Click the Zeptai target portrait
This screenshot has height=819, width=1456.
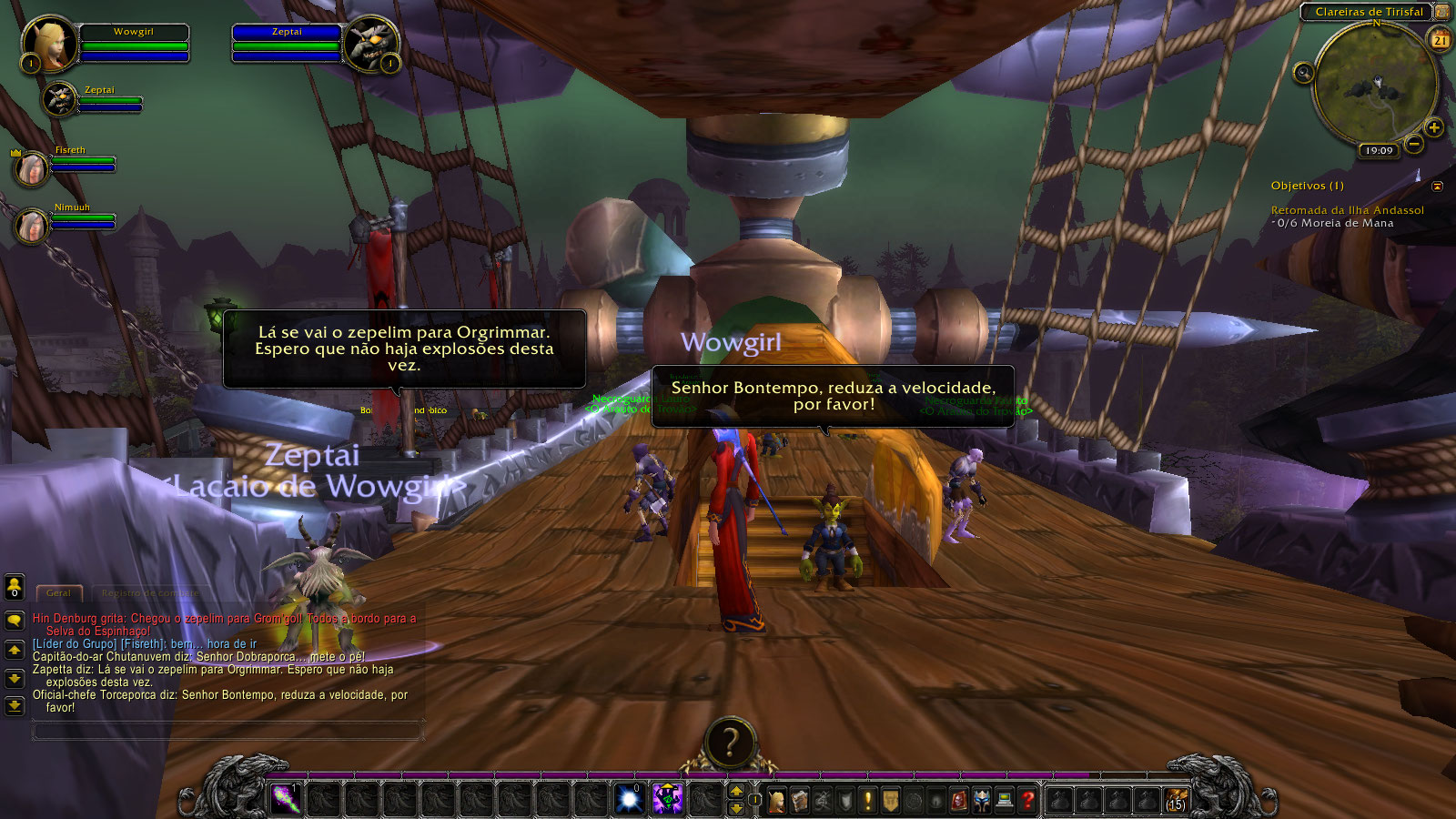pyautogui.click(x=370, y=42)
